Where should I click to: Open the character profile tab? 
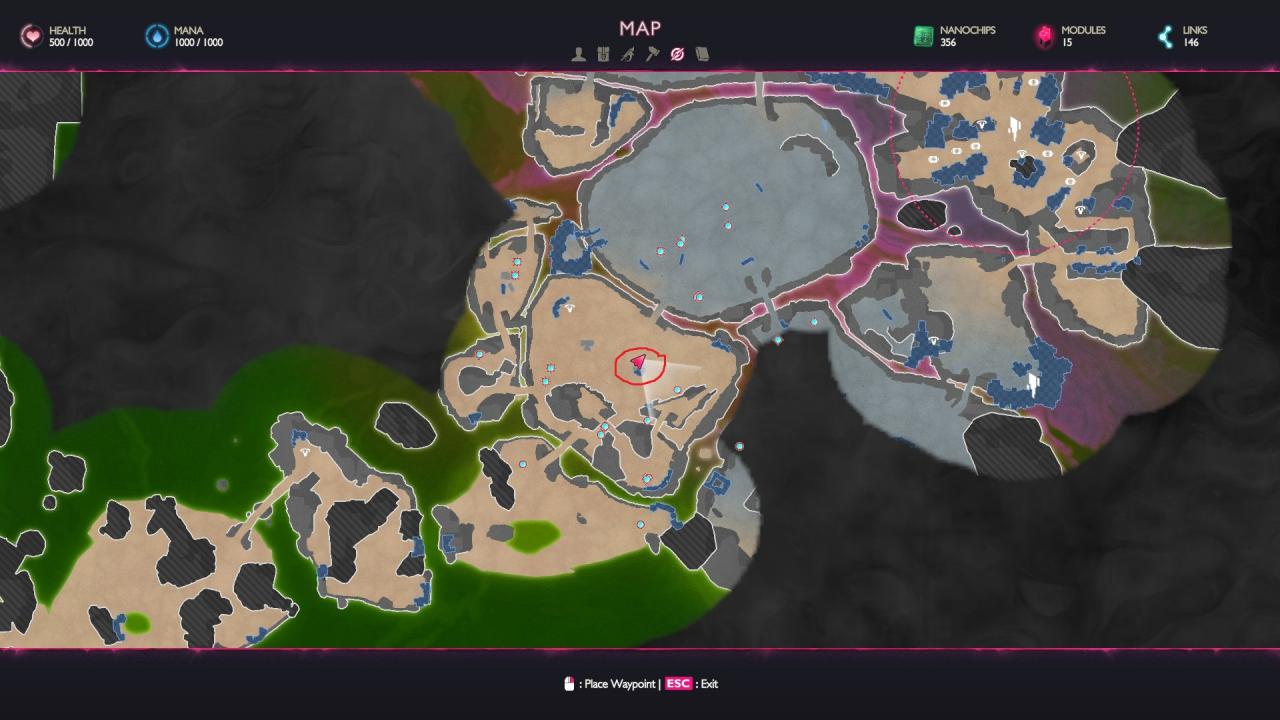(578, 54)
